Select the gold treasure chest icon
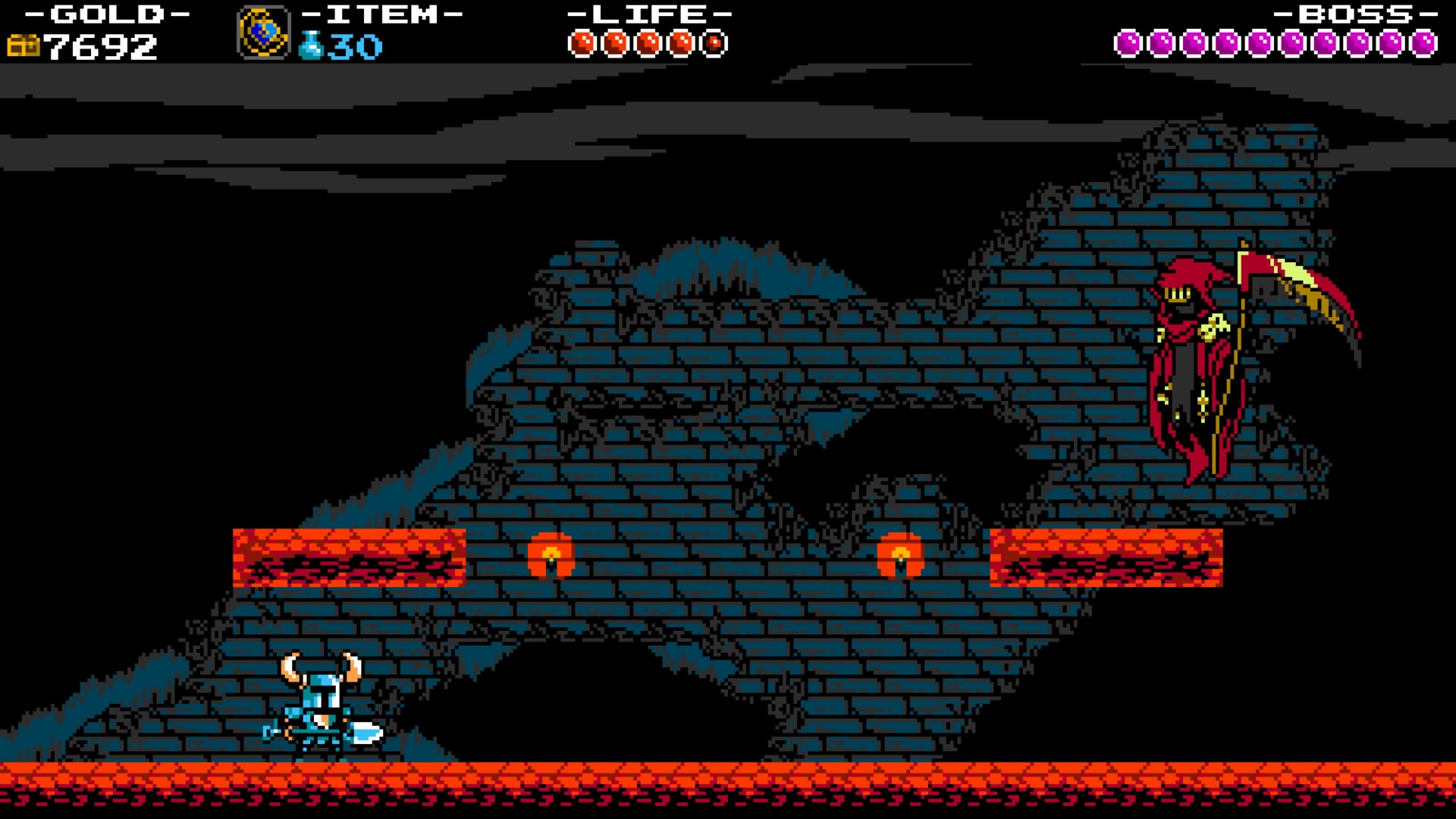This screenshot has width=1456, height=819. [25, 45]
